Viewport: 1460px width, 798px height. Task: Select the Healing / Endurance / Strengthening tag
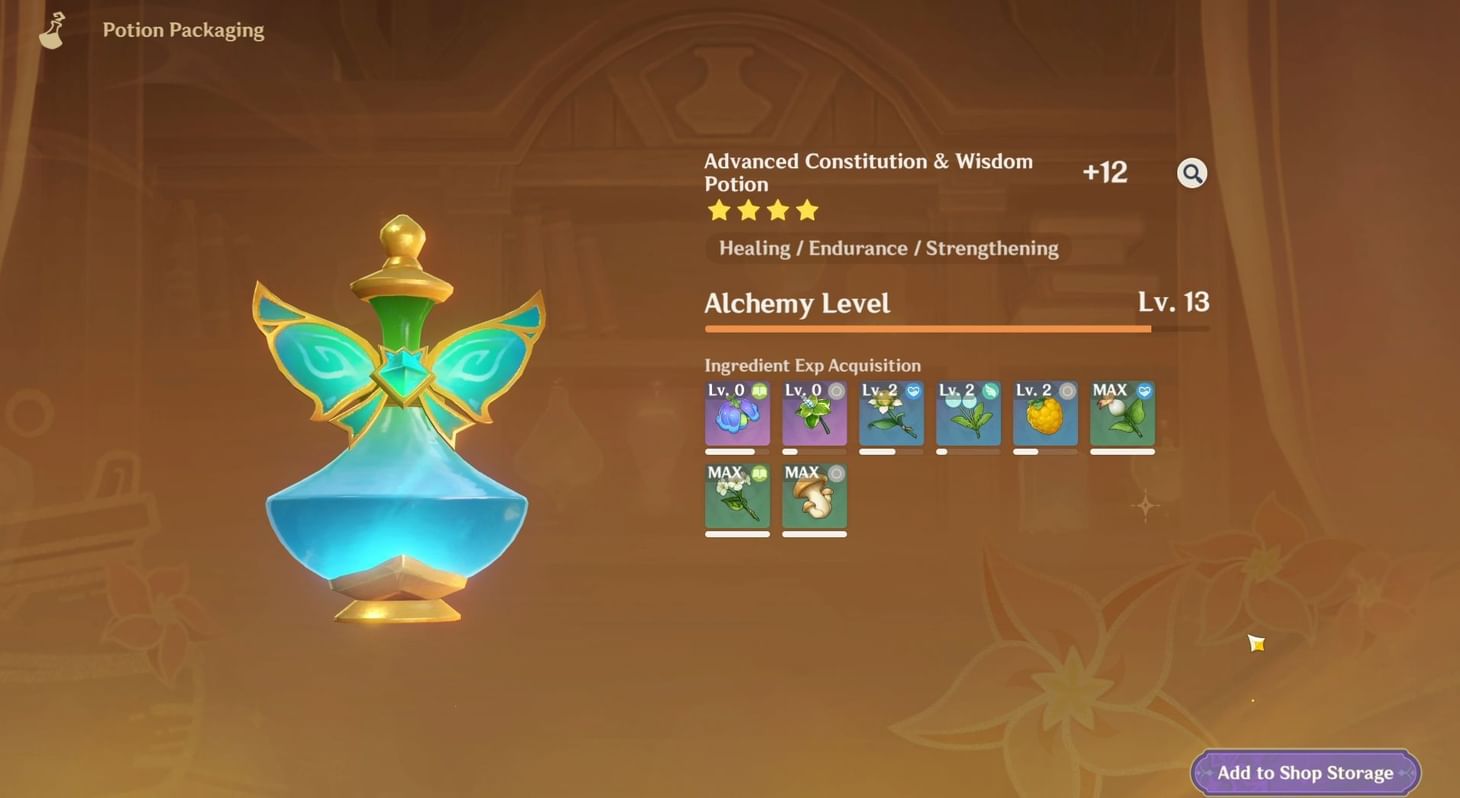888,248
